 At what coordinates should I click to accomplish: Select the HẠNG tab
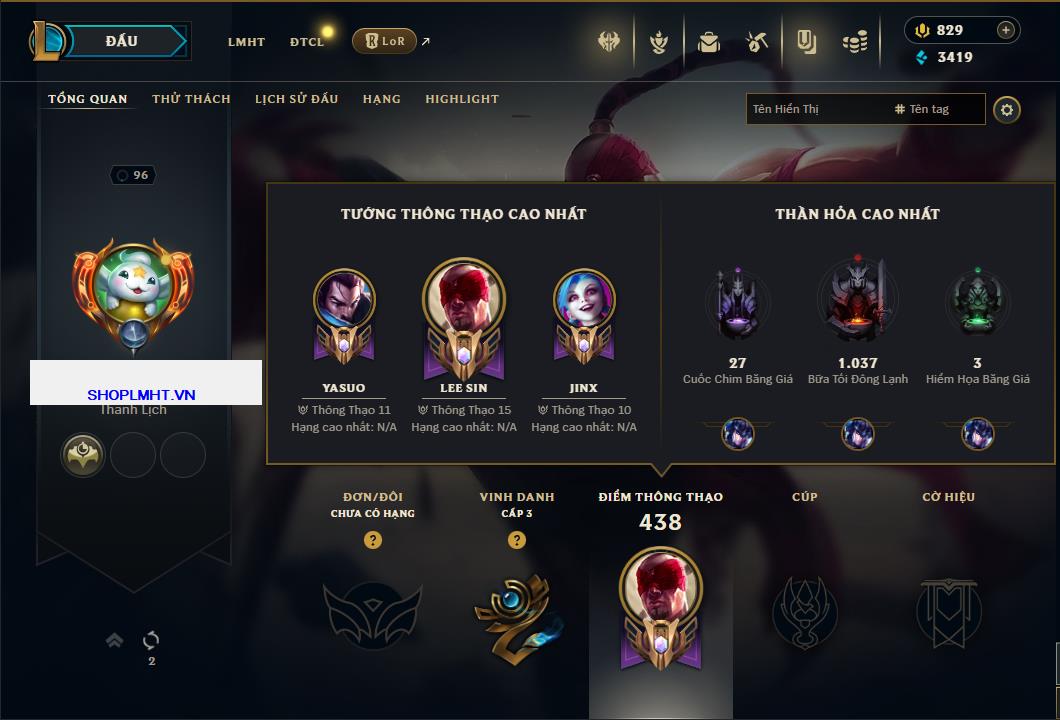click(382, 99)
